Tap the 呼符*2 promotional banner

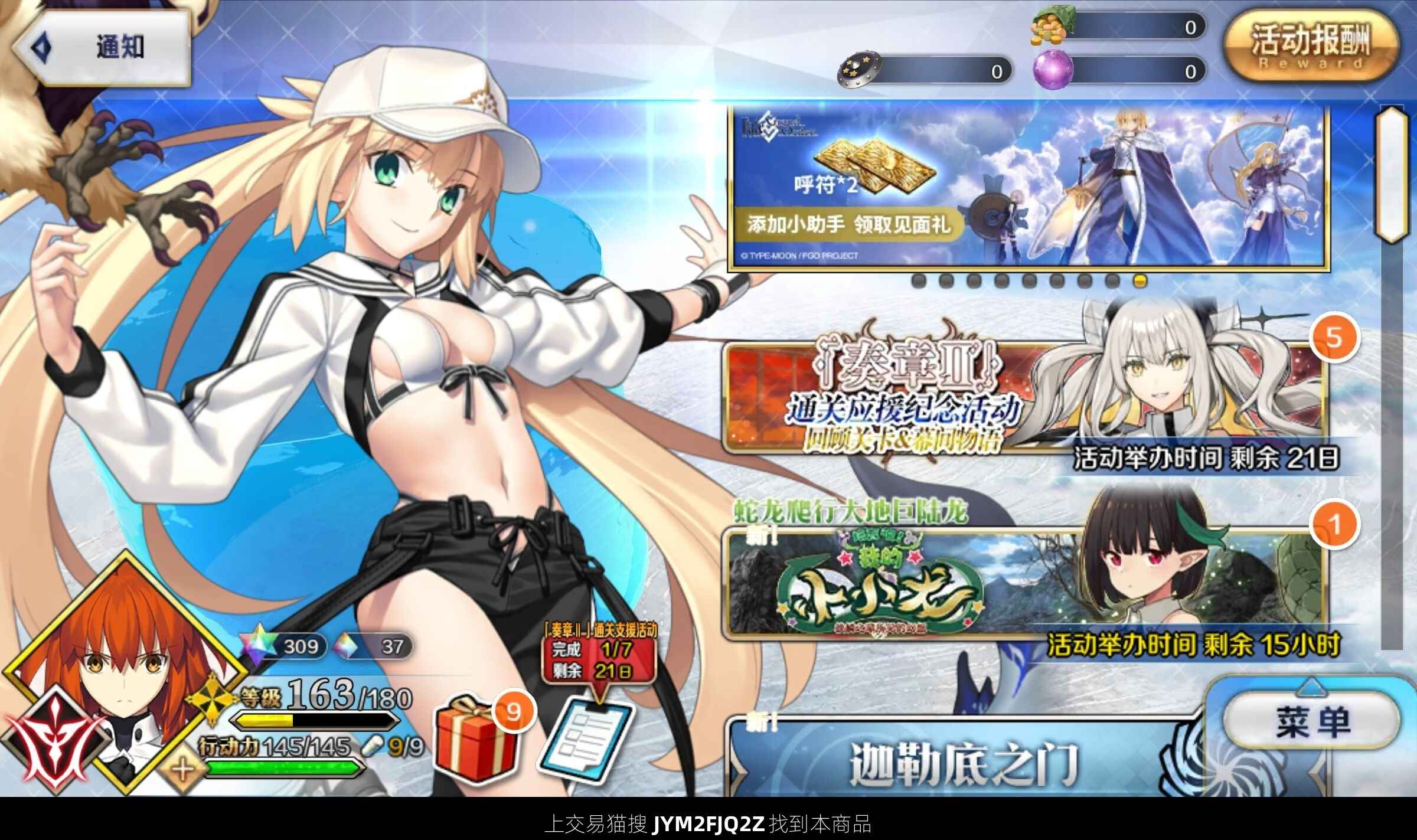point(1027,188)
